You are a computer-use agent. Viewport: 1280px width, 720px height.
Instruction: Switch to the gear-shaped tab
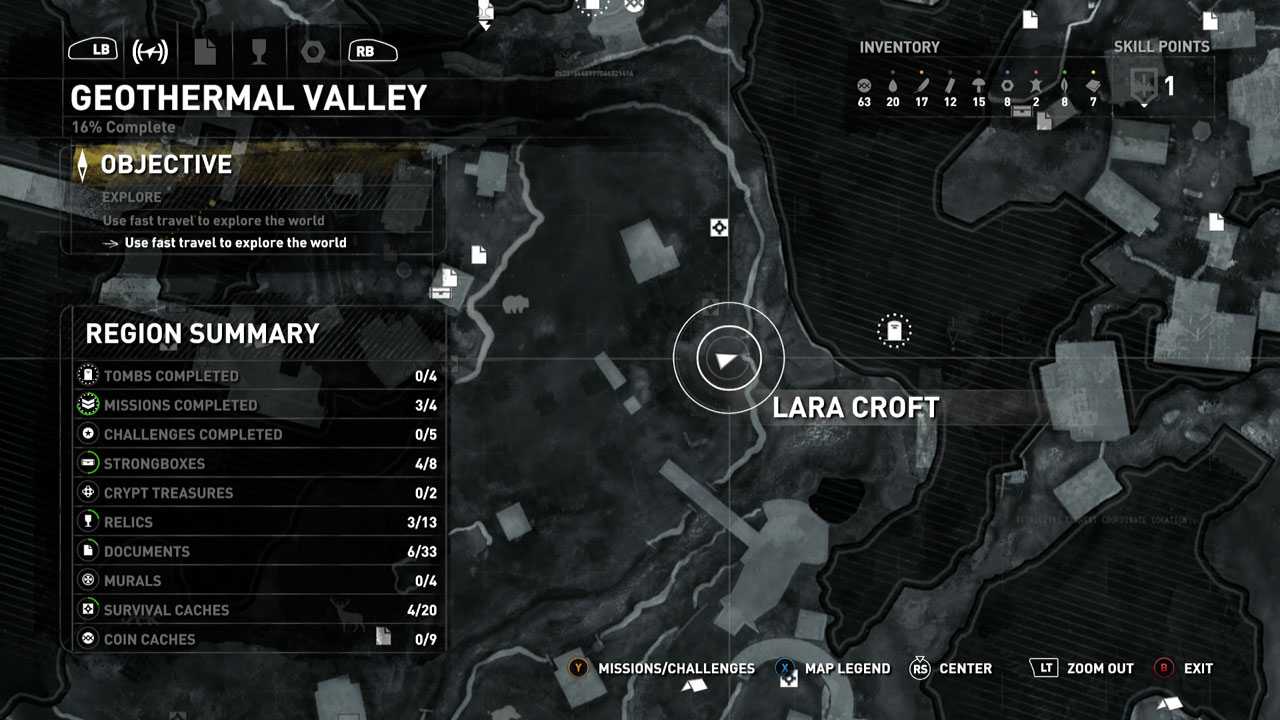click(x=312, y=51)
